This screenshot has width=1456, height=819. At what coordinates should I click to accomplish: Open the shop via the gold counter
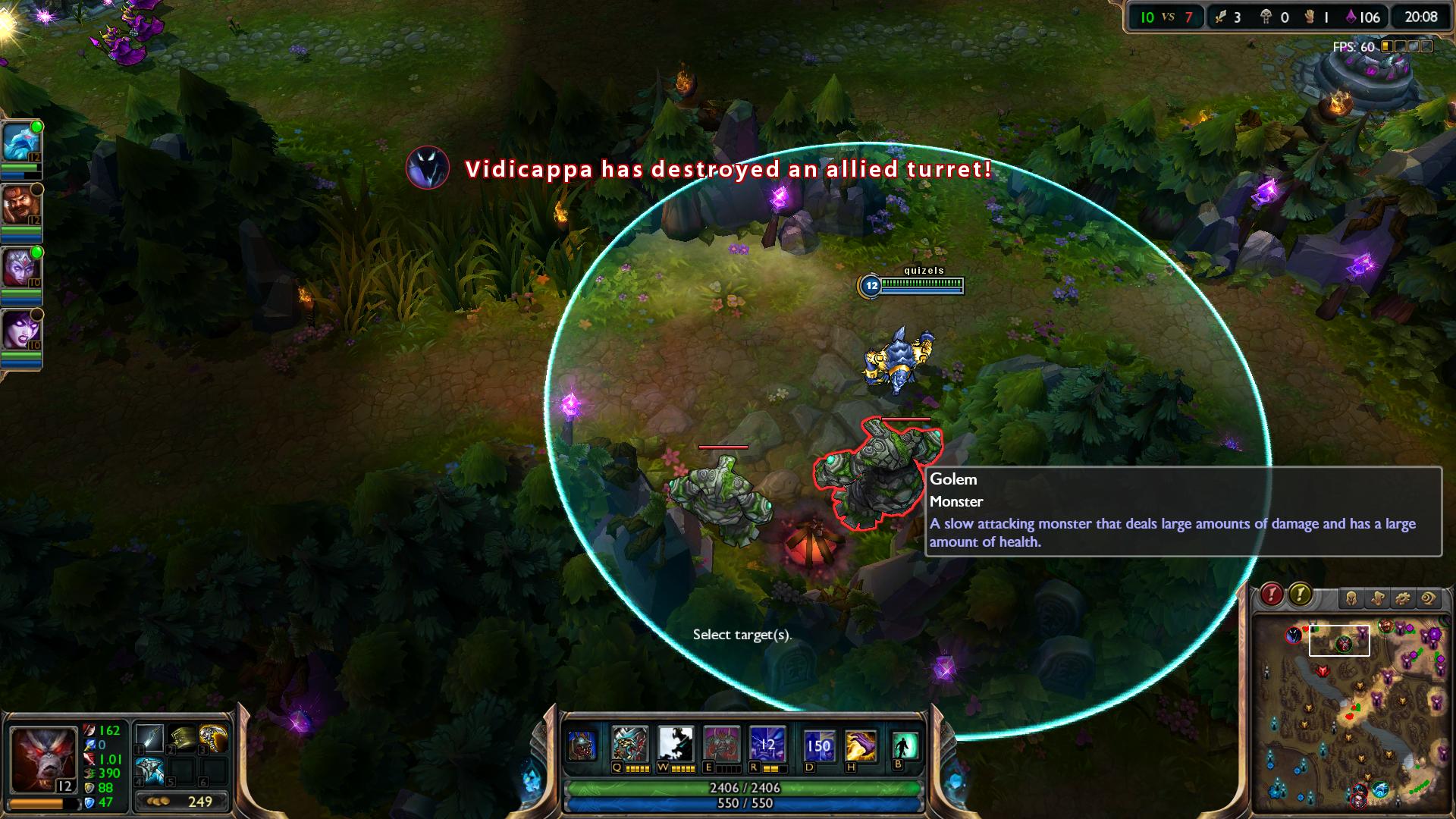pyautogui.click(x=181, y=802)
